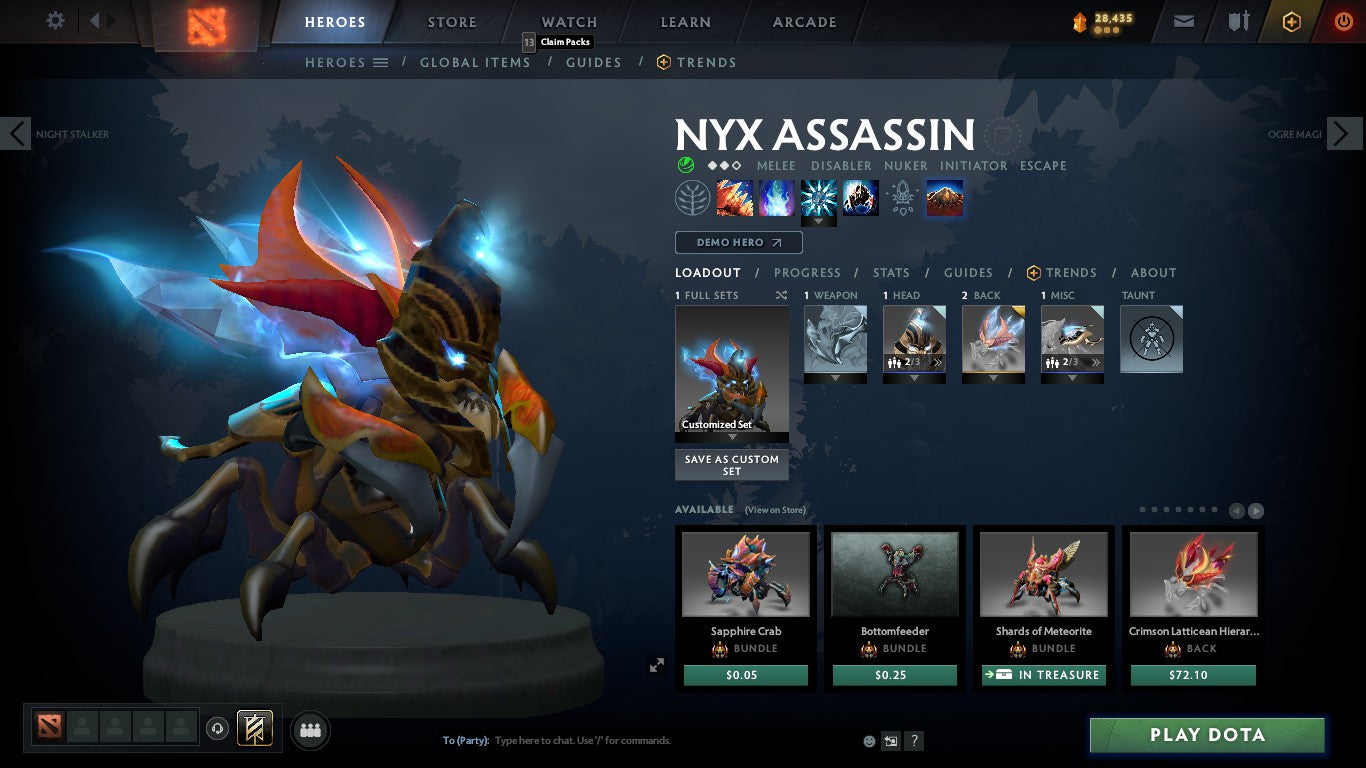The width and height of the screenshot is (1366, 768).
Task: Click the Spiked Carapace ability icon
Action: (818, 197)
